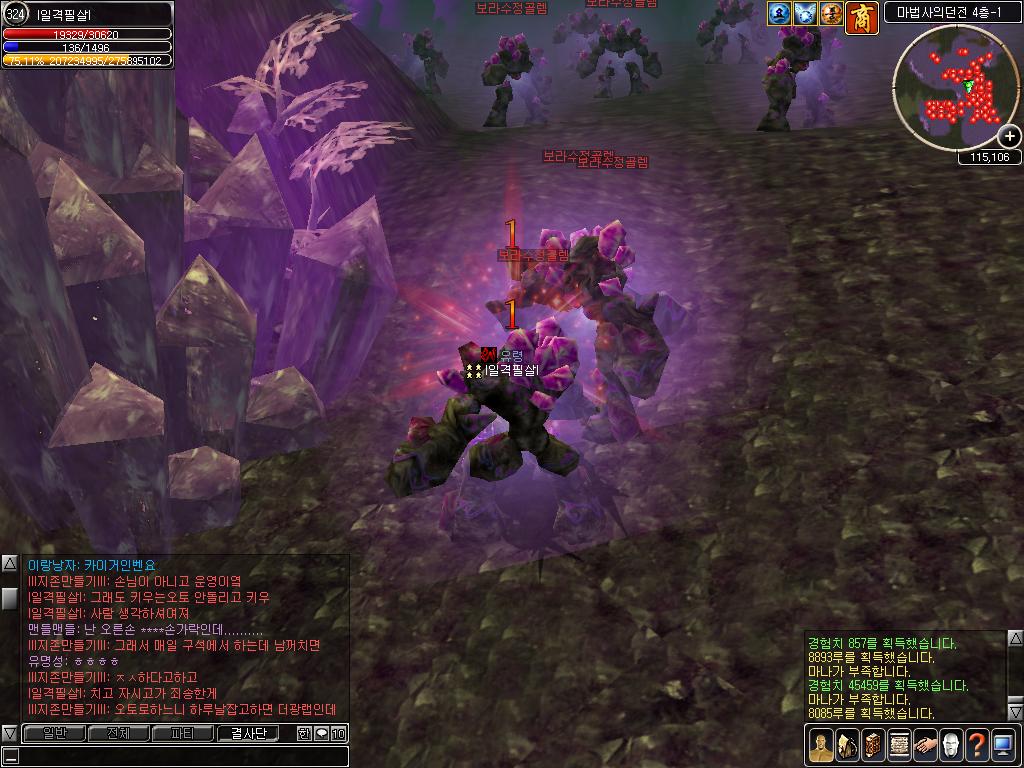Select the orange orb buff icon
Screen dimensions: 1024x768
click(832, 13)
